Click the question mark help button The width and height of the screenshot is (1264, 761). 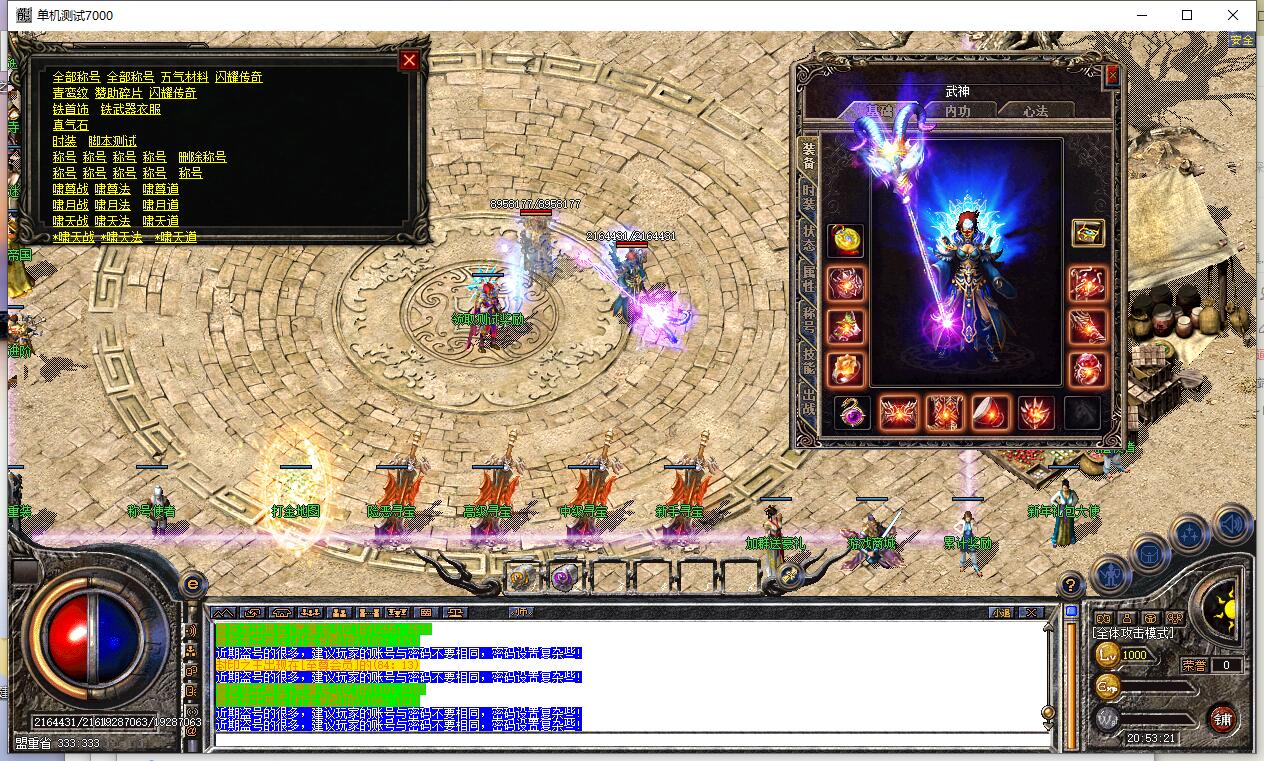coord(1070,585)
